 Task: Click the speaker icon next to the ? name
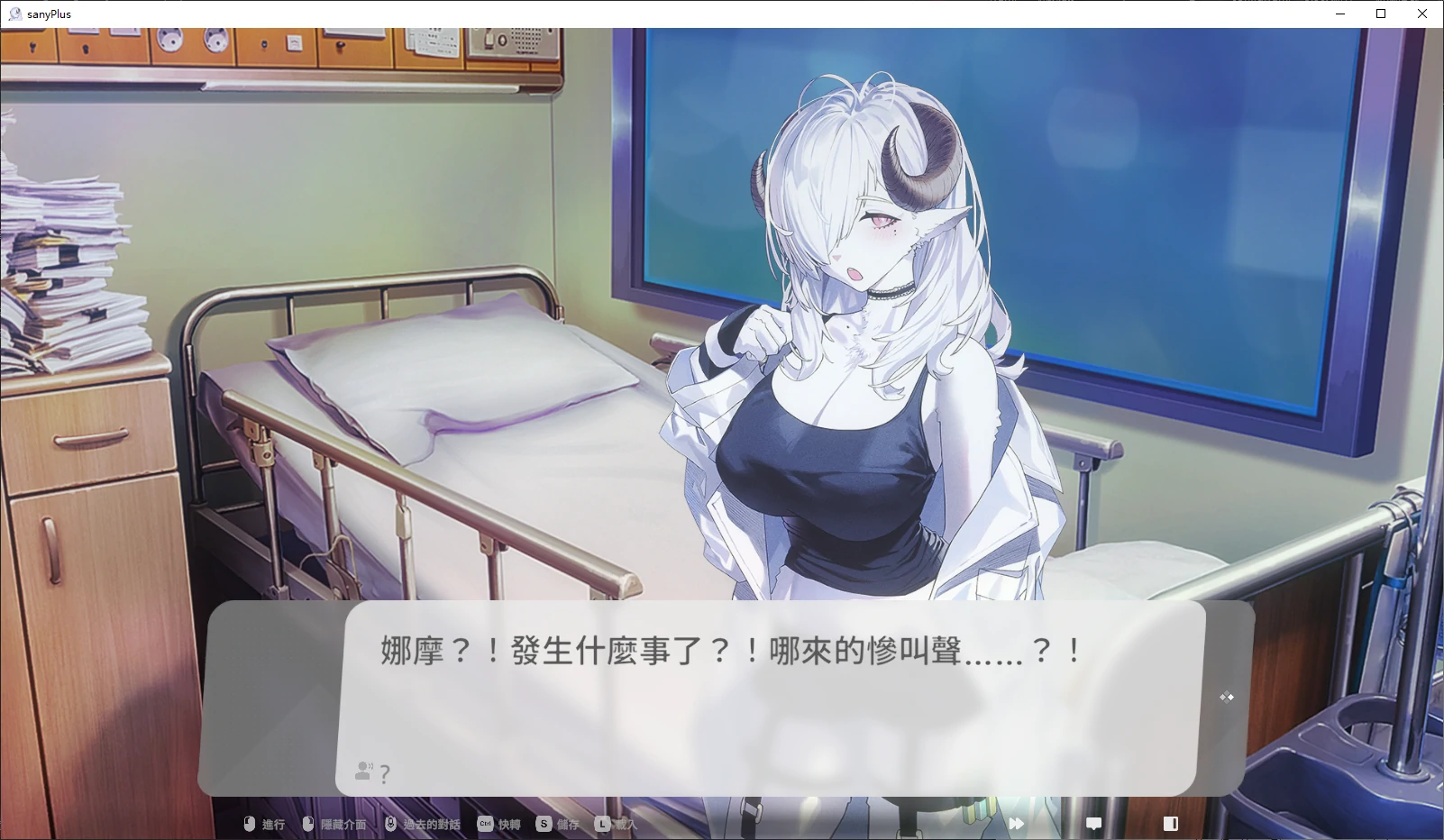click(x=362, y=771)
